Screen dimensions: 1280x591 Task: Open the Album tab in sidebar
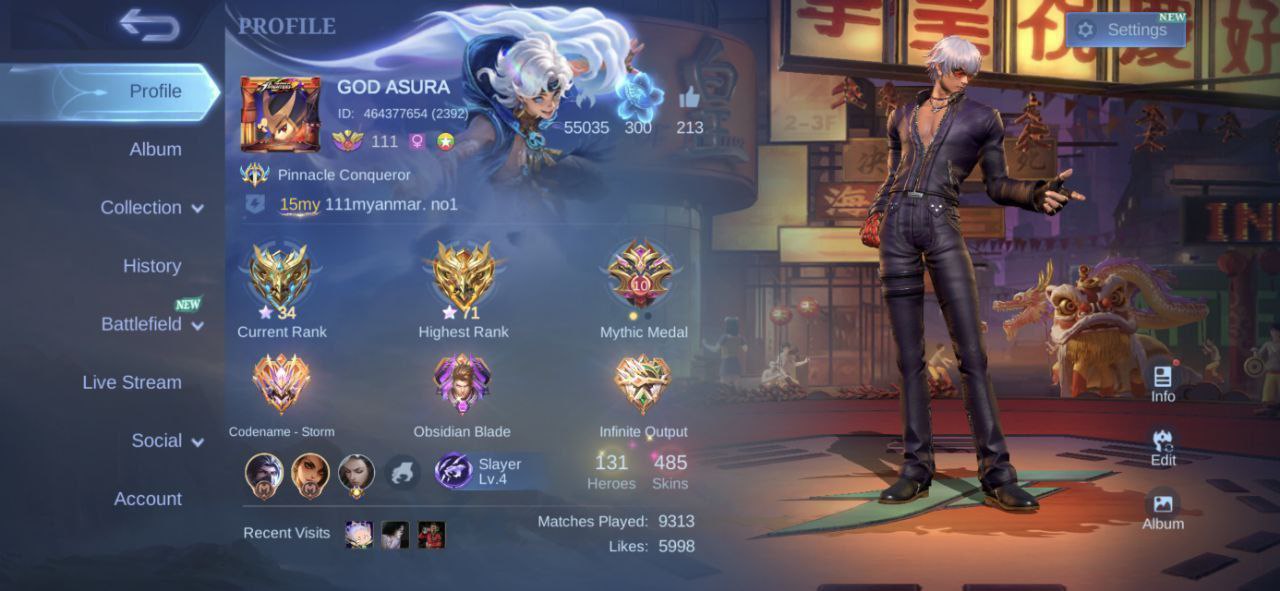click(155, 149)
